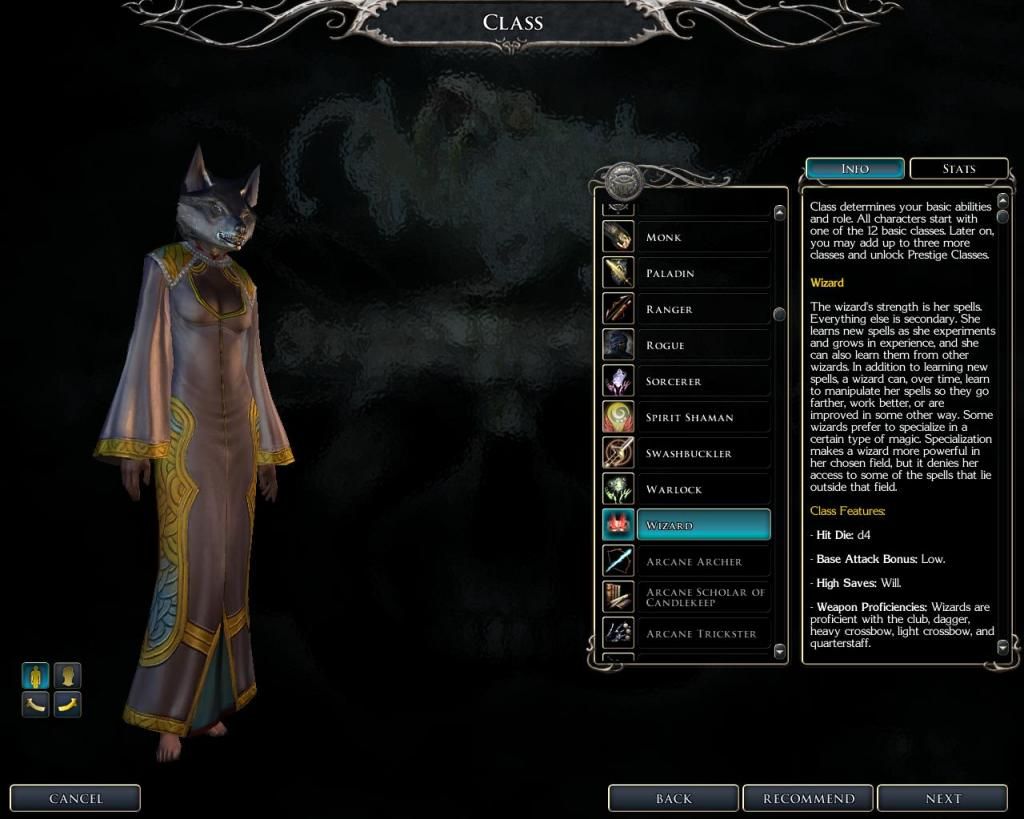Open the Info tab
Screen dimensions: 1024x819
click(855, 168)
